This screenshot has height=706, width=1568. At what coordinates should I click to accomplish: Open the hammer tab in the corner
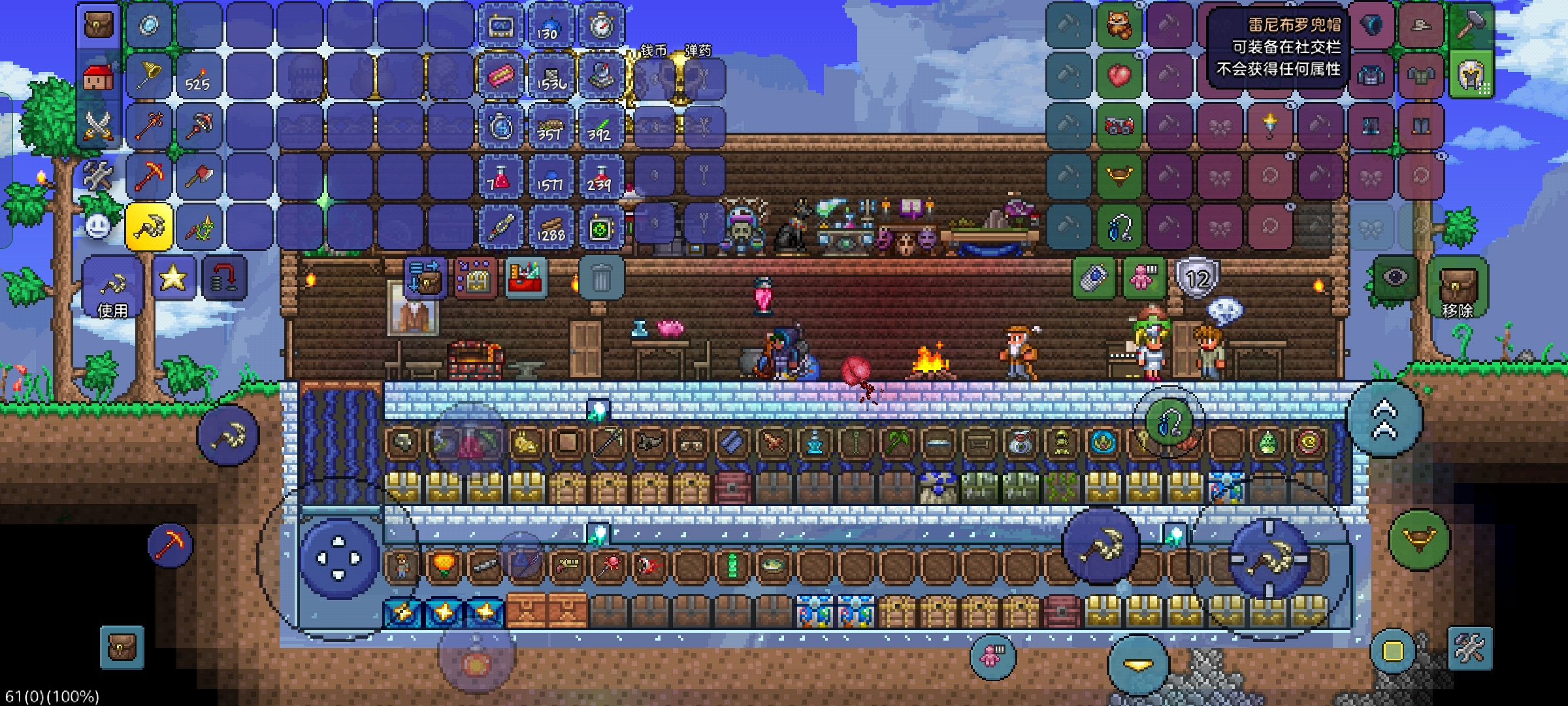1471,26
